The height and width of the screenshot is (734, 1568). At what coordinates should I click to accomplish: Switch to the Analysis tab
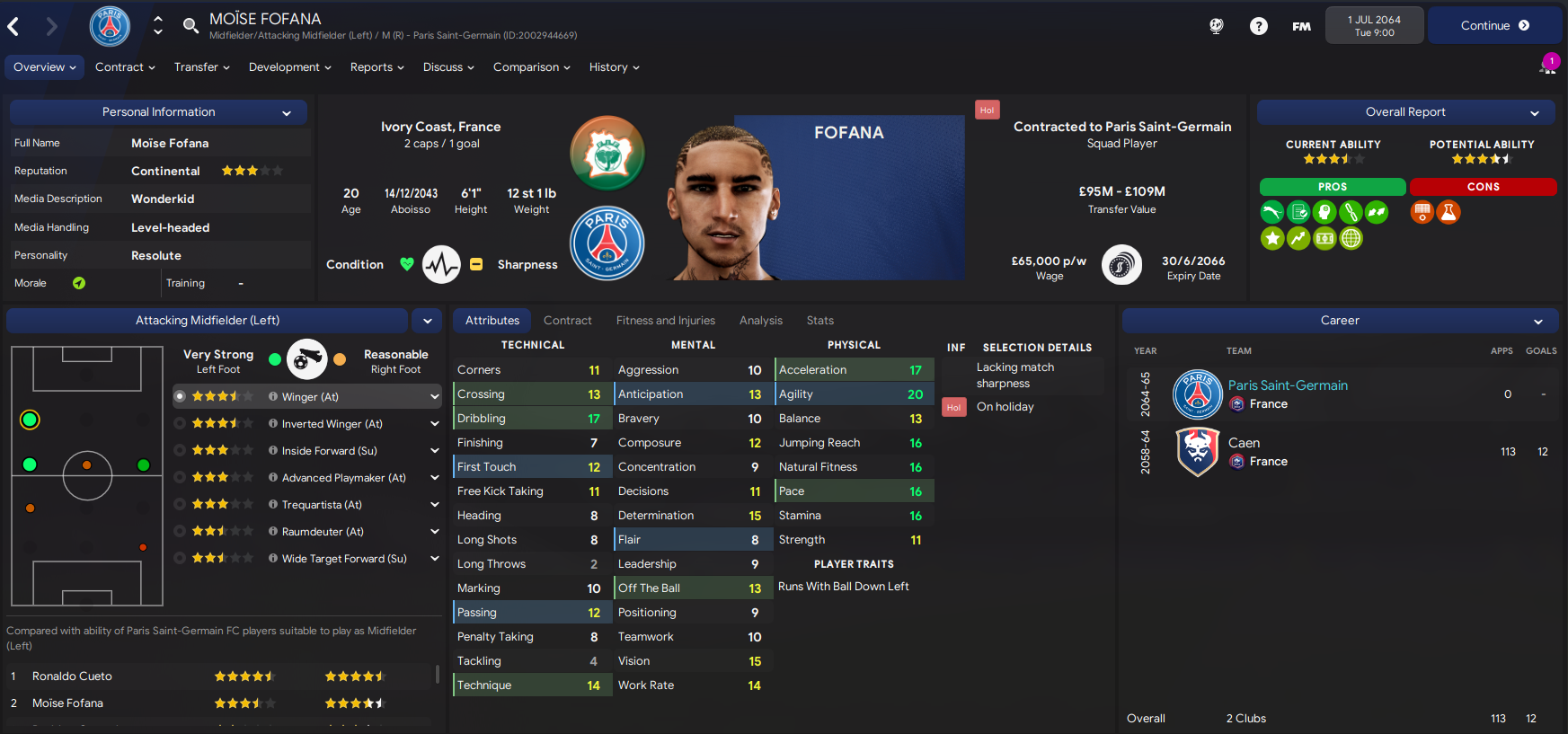(760, 321)
